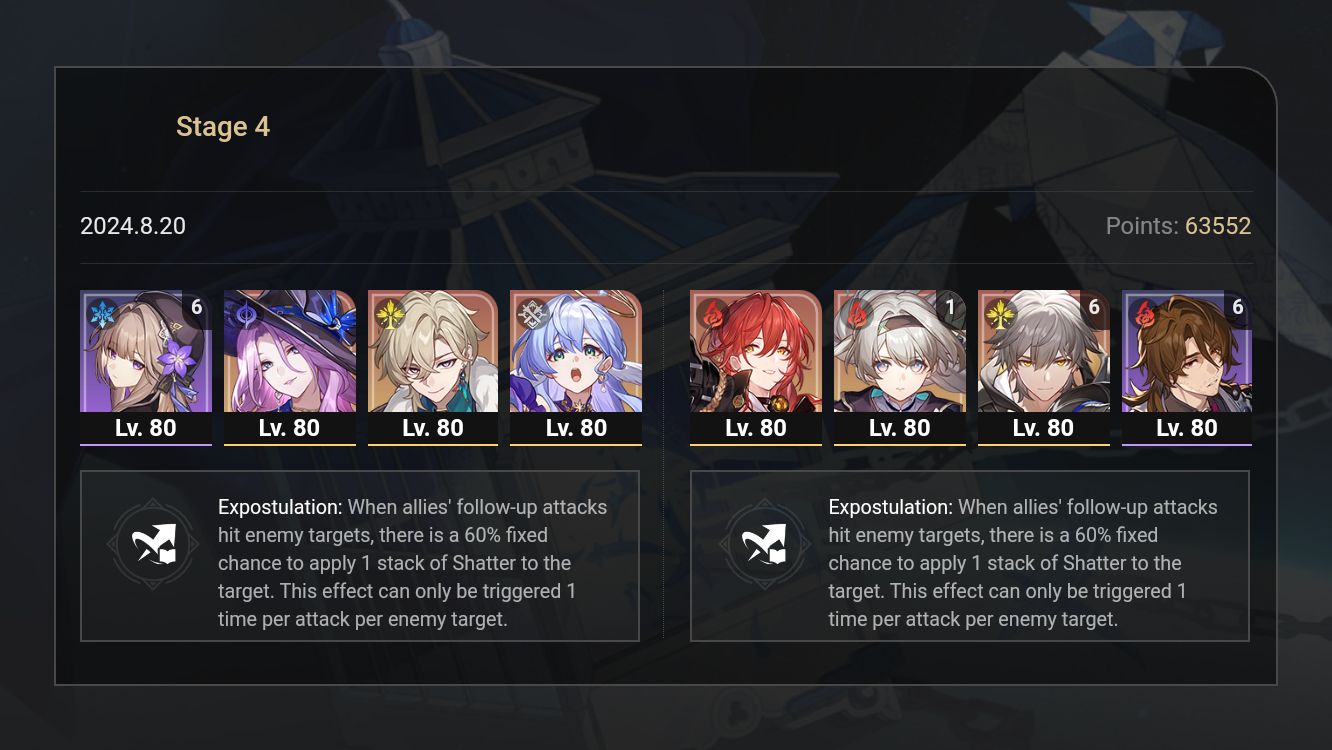Open the first team's Expostulation follow-up attack icon
This screenshot has height=750, width=1332.
pyautogui.click(x=153, y=545)
